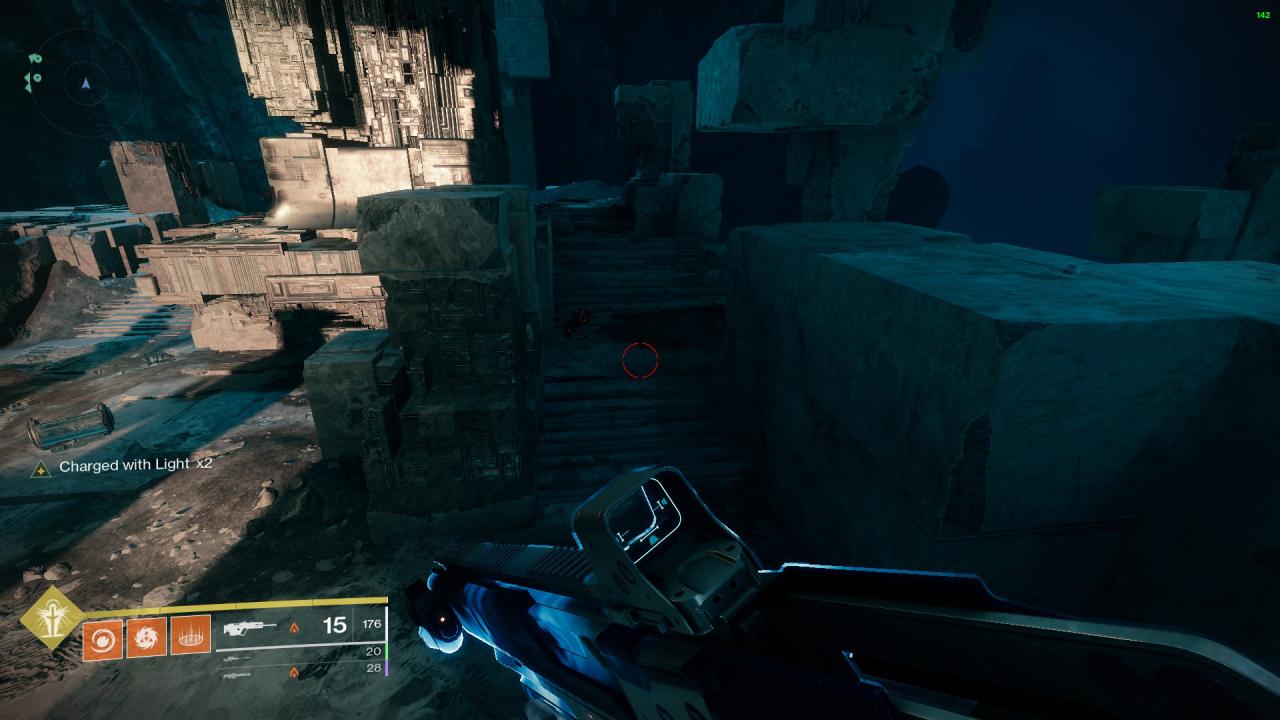Switch to the second weapon in the list
Image resolution: width=1280 pixels, height=720 pixels.
236,659
